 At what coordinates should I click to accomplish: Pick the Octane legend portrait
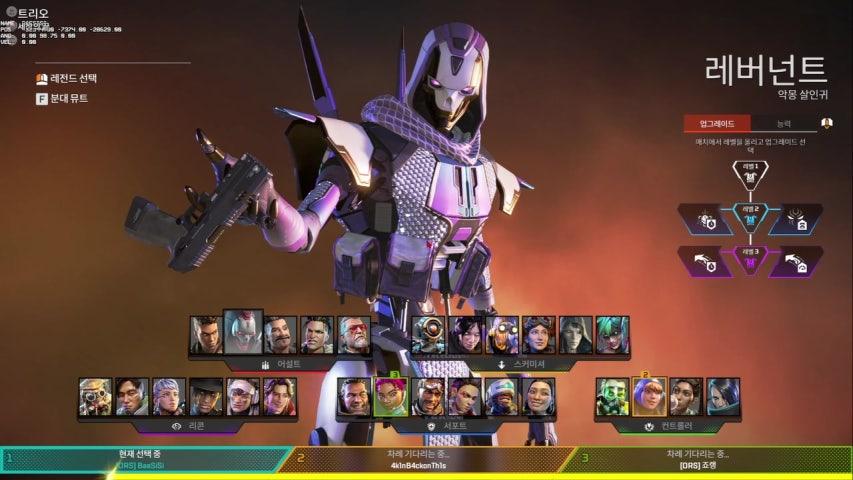pyautogui.click(x=502, y=335)
